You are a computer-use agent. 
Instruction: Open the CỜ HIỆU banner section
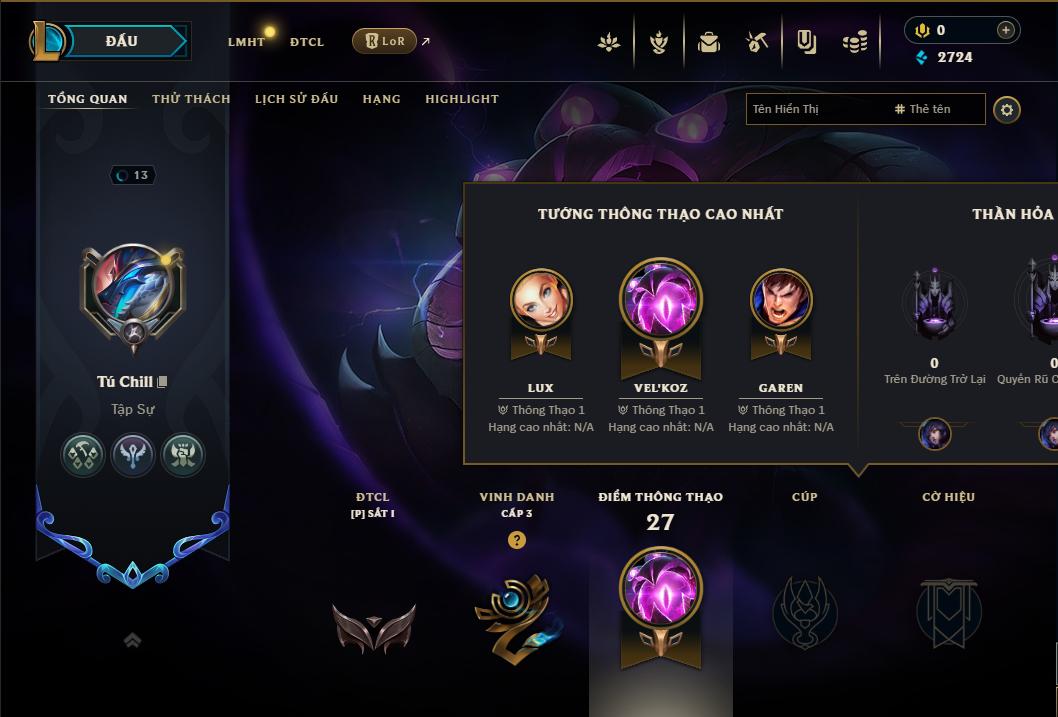[948, 610]
